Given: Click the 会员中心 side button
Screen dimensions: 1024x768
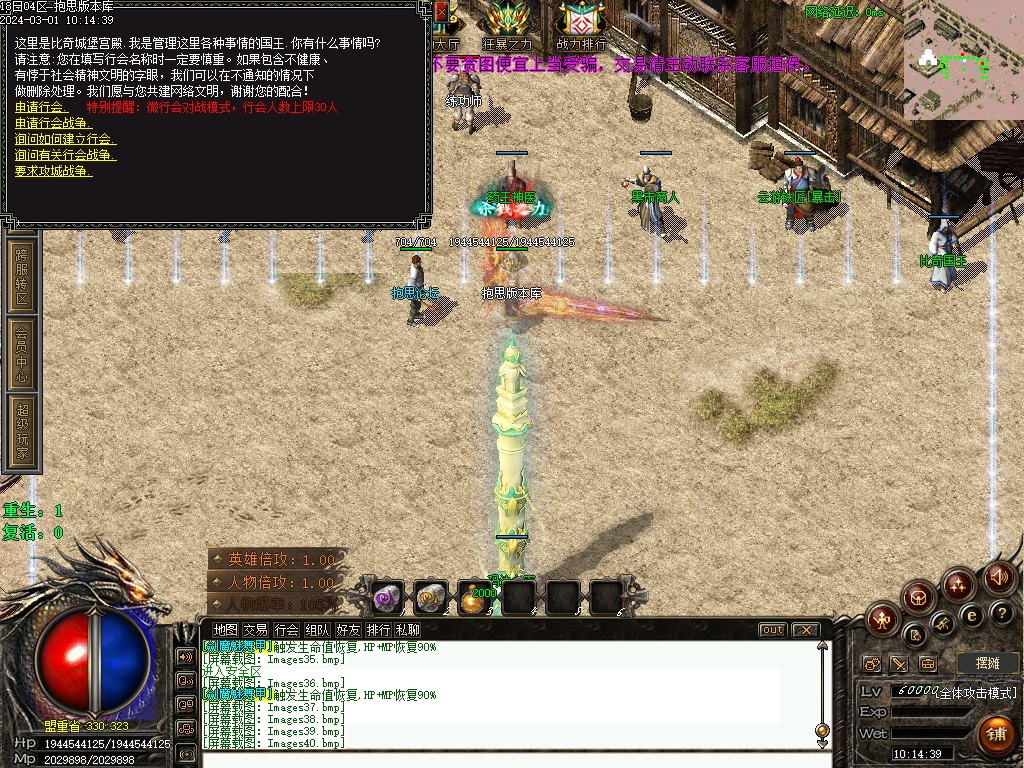Looking at the screenshot, I should pyautogui.click(x=22, y=353).
